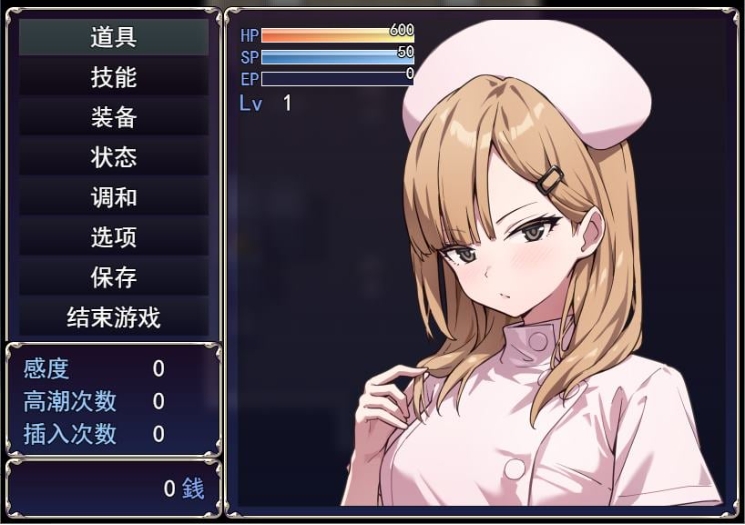745x525 pixels.
Task: Open the 装备 (Equipment) screen
Action: [x=114, y=118]
